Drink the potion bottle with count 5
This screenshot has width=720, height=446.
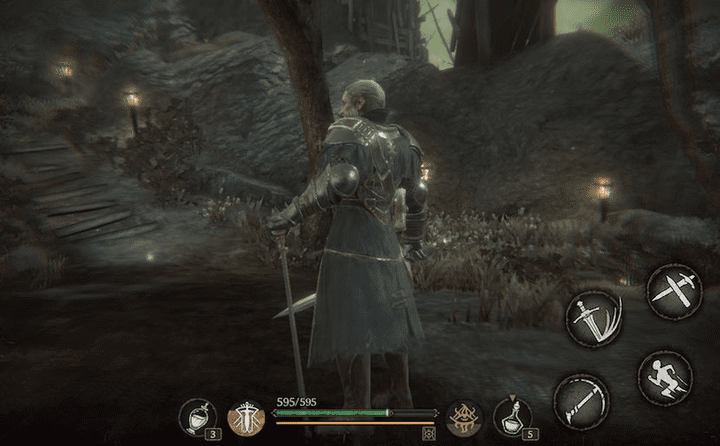512,417
